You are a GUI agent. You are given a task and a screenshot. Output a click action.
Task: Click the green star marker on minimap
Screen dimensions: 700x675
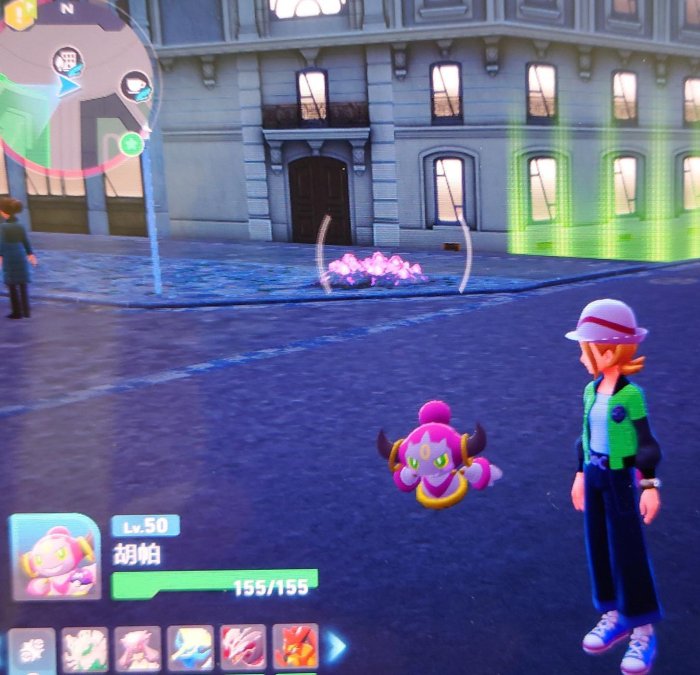tap(131, 145)
